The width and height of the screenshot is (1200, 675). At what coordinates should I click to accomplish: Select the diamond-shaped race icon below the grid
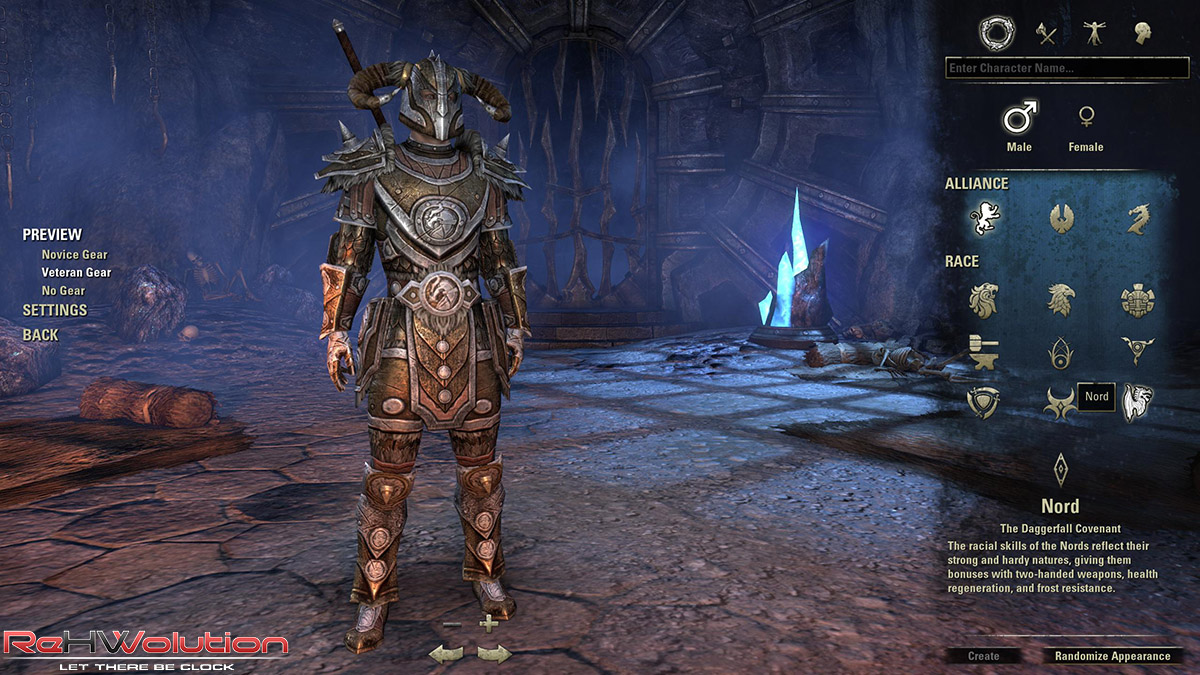(x=1060, y=469)
